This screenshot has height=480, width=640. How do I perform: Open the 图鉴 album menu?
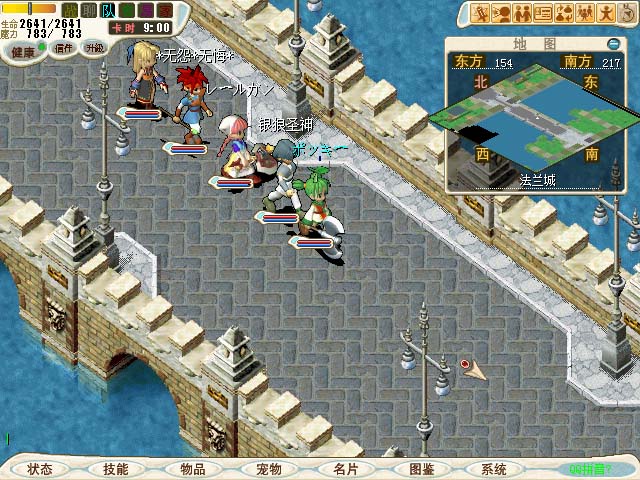(x=421, y=468)
